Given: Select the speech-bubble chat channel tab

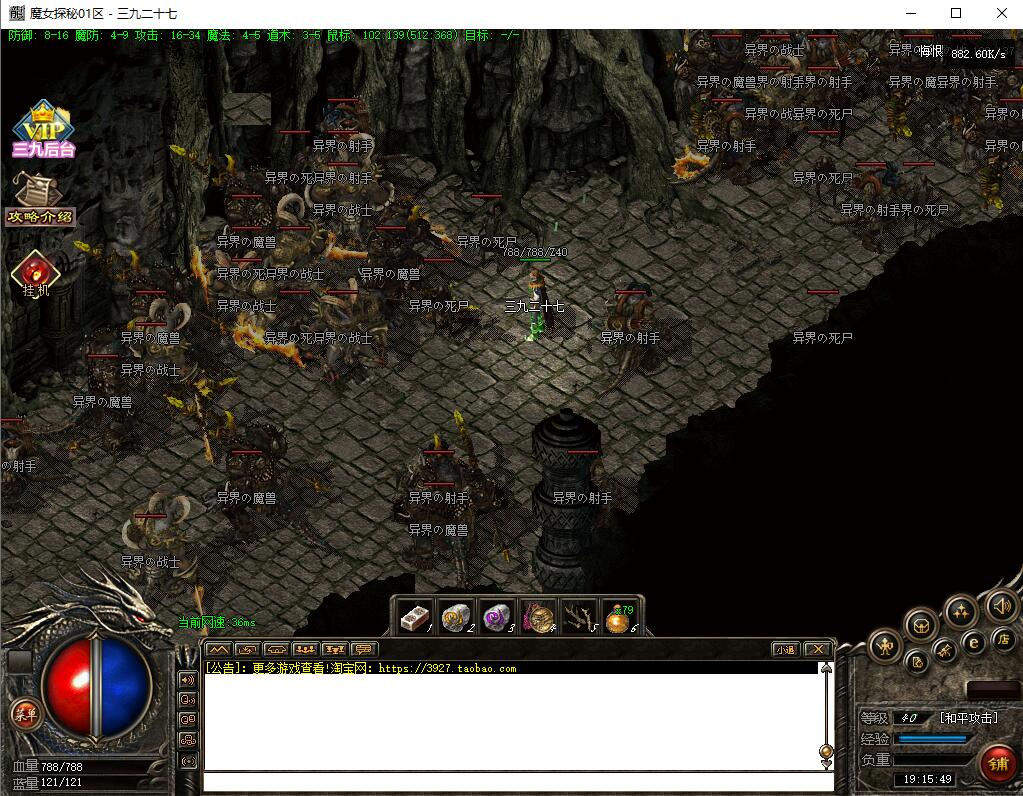Looking at the screenshot, I should pos(364,649).
